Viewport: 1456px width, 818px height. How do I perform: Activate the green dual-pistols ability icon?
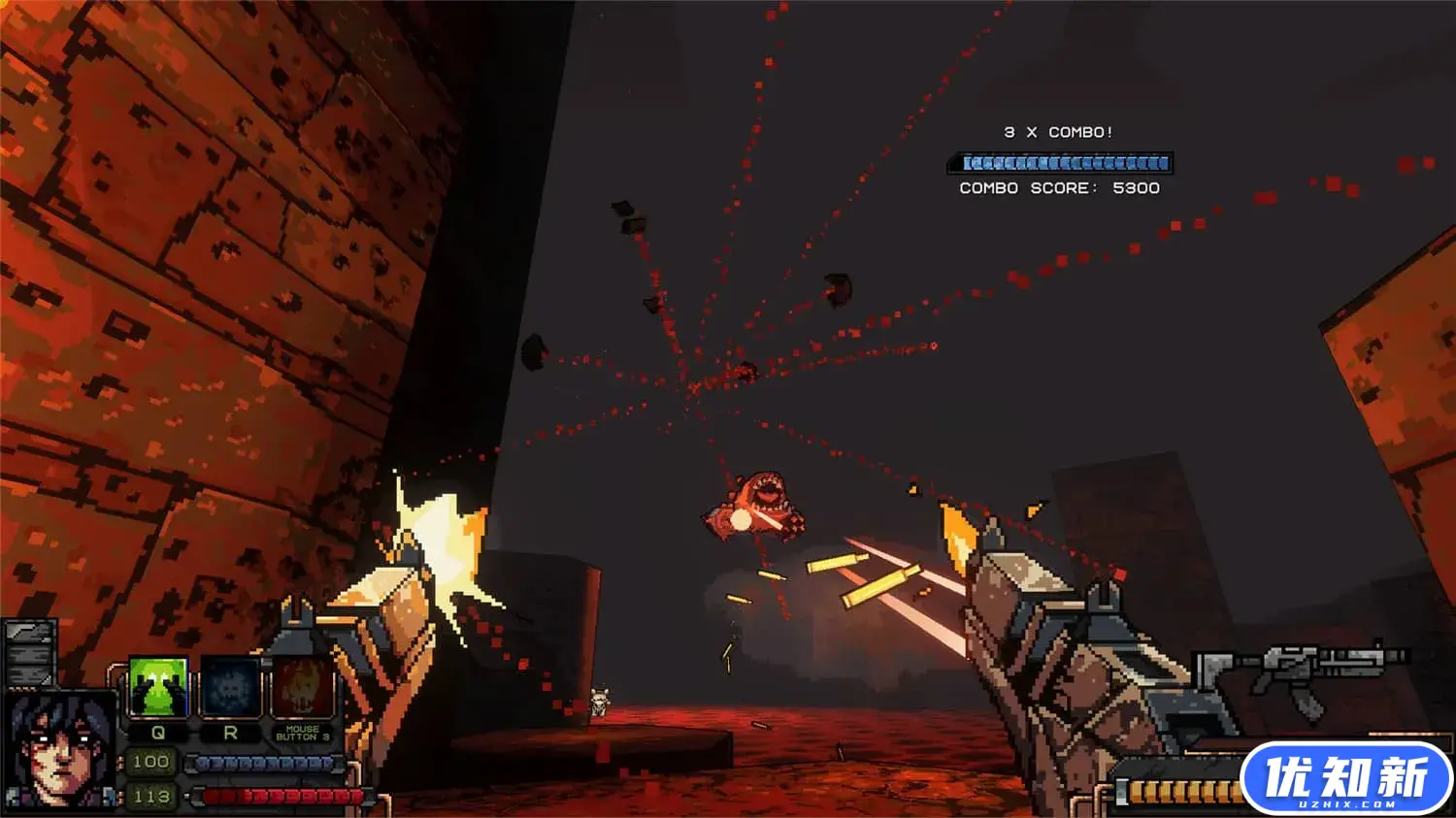[x=157, y=688]
